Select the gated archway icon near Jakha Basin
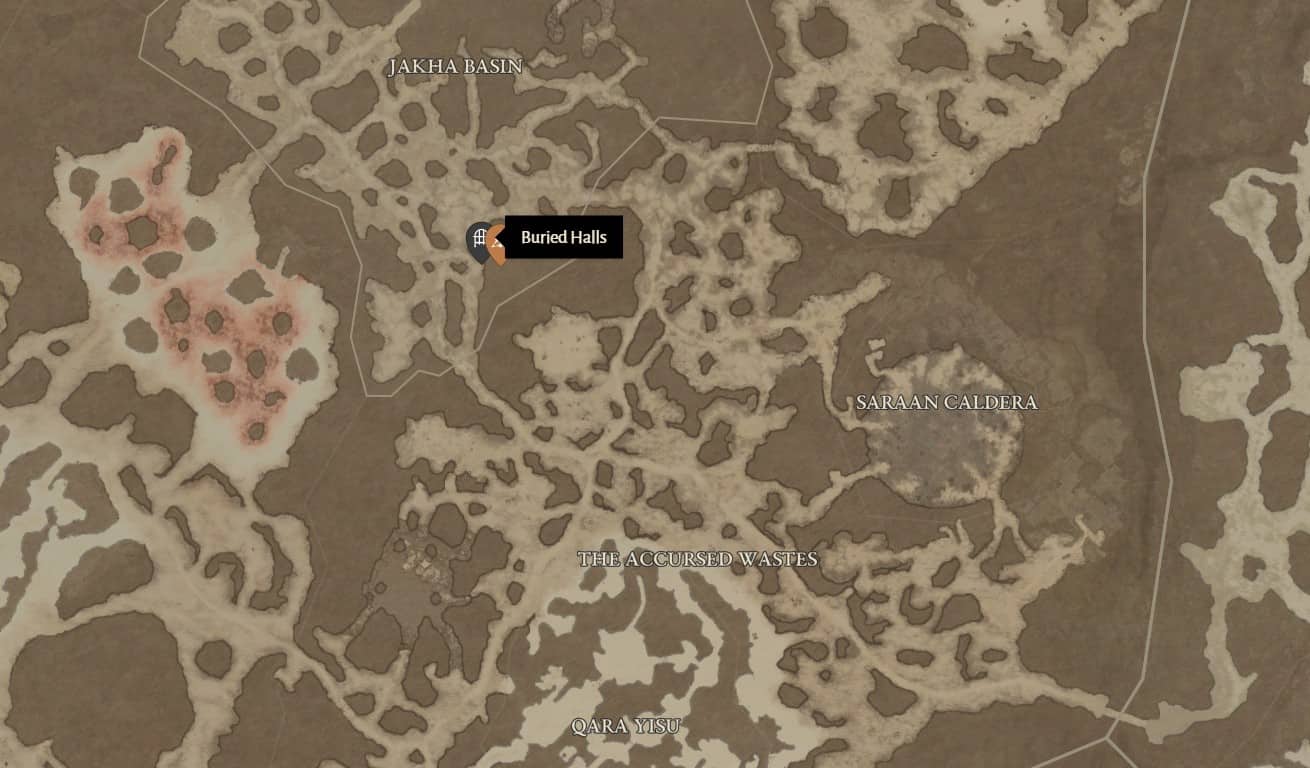This screenshot has width=1310, height=768. pos(480,236)
